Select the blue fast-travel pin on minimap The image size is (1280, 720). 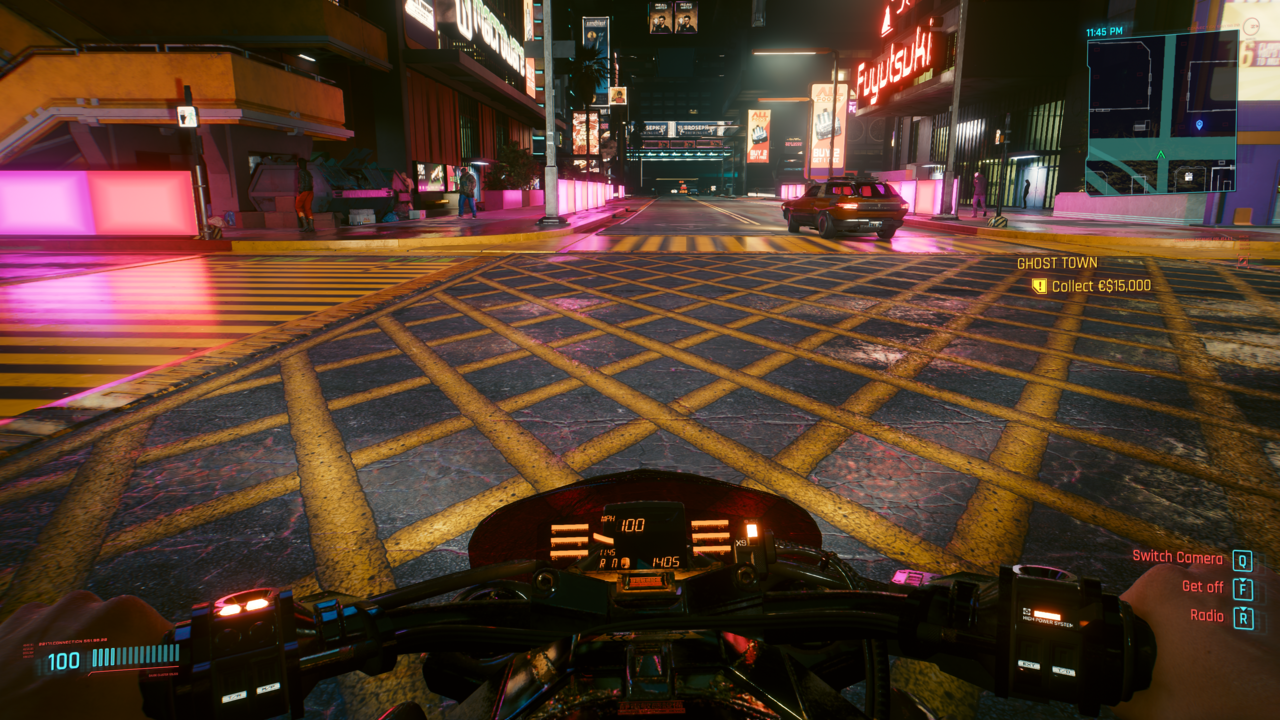tap(1201, 125)
